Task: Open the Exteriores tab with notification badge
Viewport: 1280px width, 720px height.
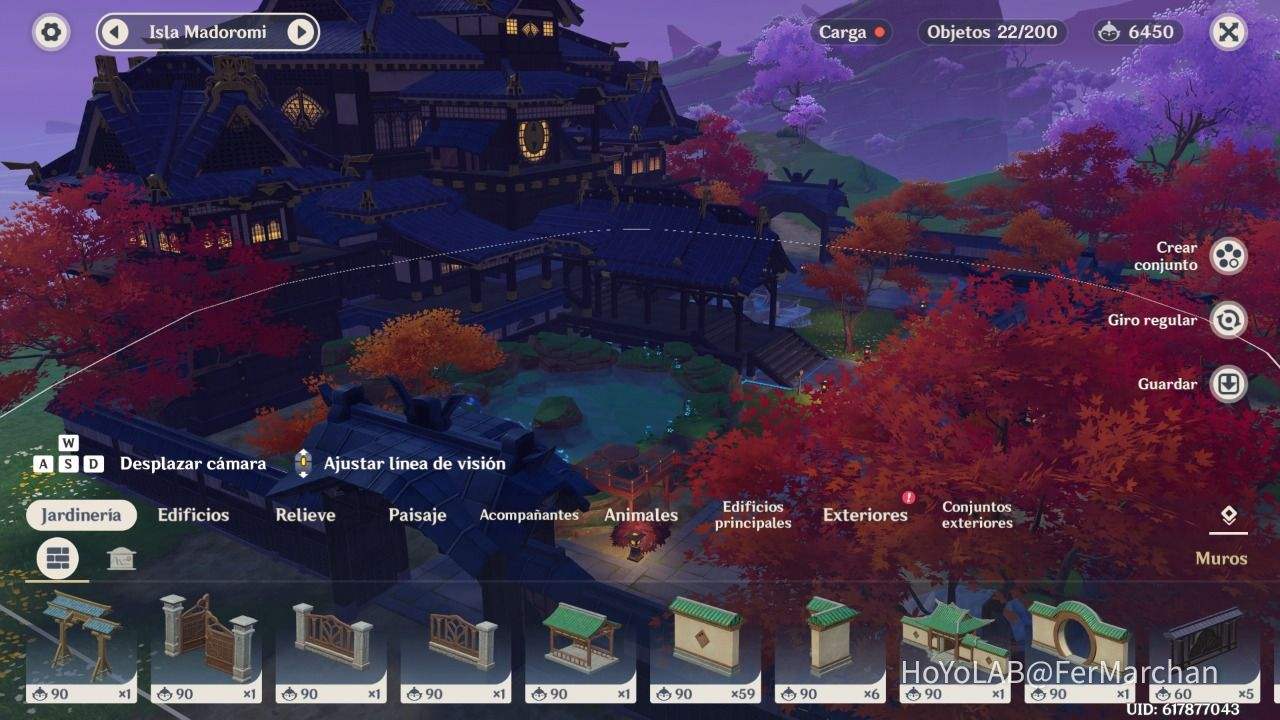Action: point(864,515)
